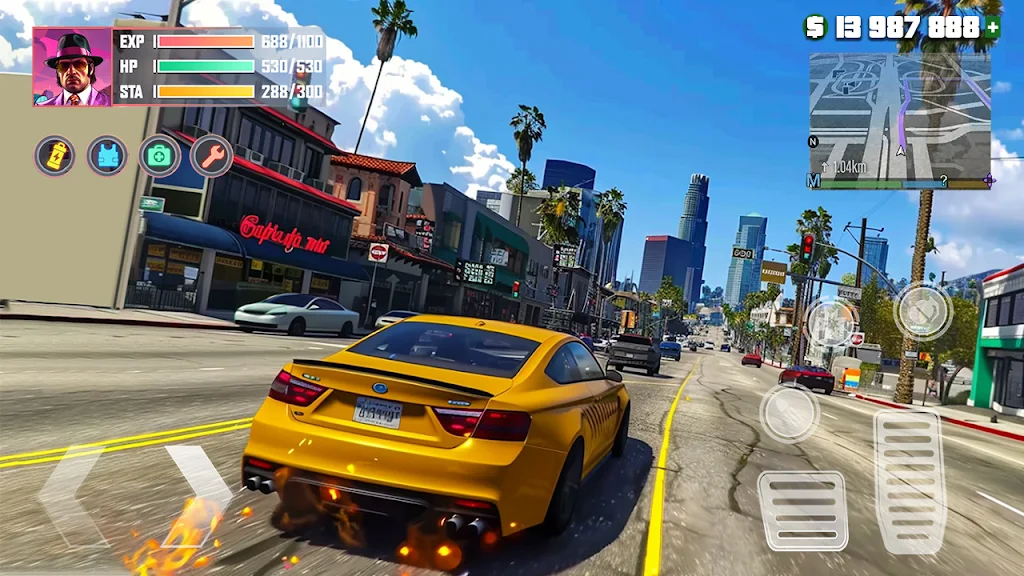Hit the wide brake pedal
The image size is (1024, 576).
(x=802, y=510)
